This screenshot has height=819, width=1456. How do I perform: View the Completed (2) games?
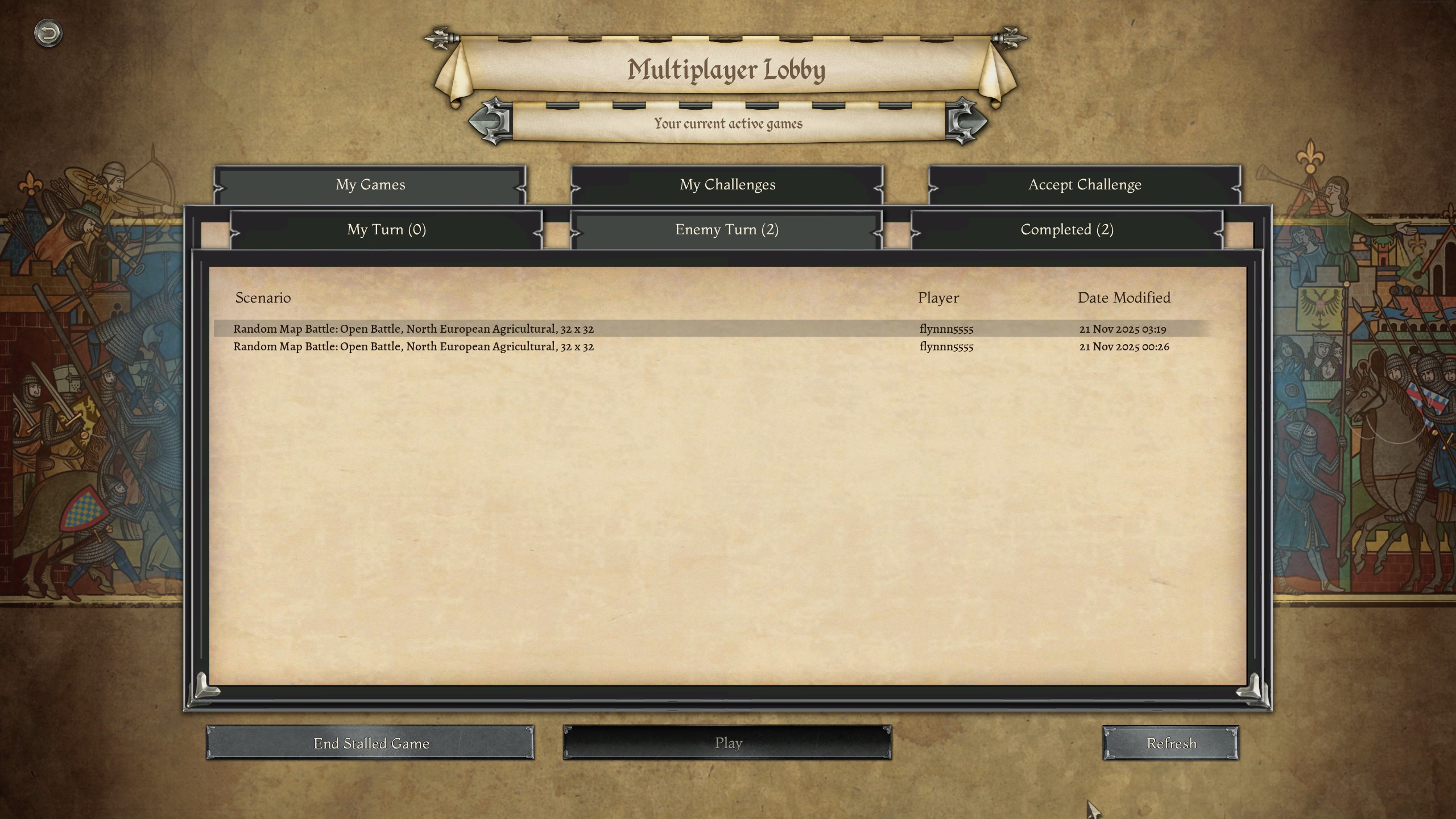(1066, 230)
